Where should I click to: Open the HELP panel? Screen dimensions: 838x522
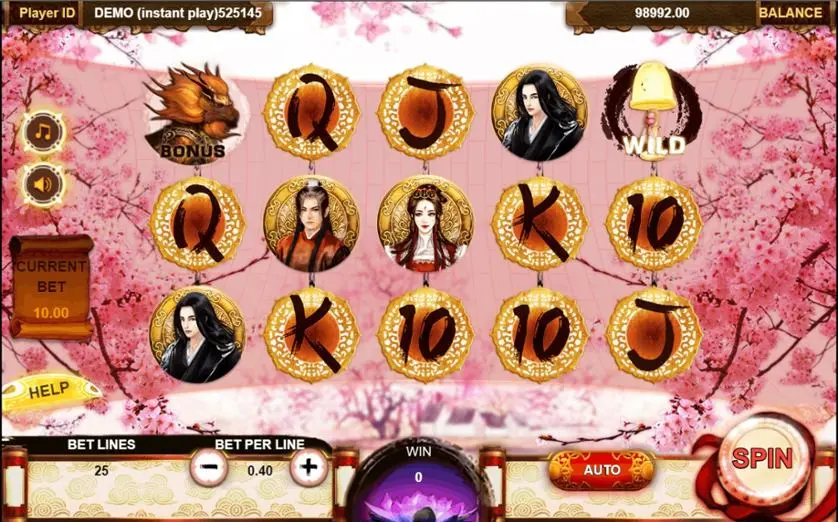tap(46, 391)
